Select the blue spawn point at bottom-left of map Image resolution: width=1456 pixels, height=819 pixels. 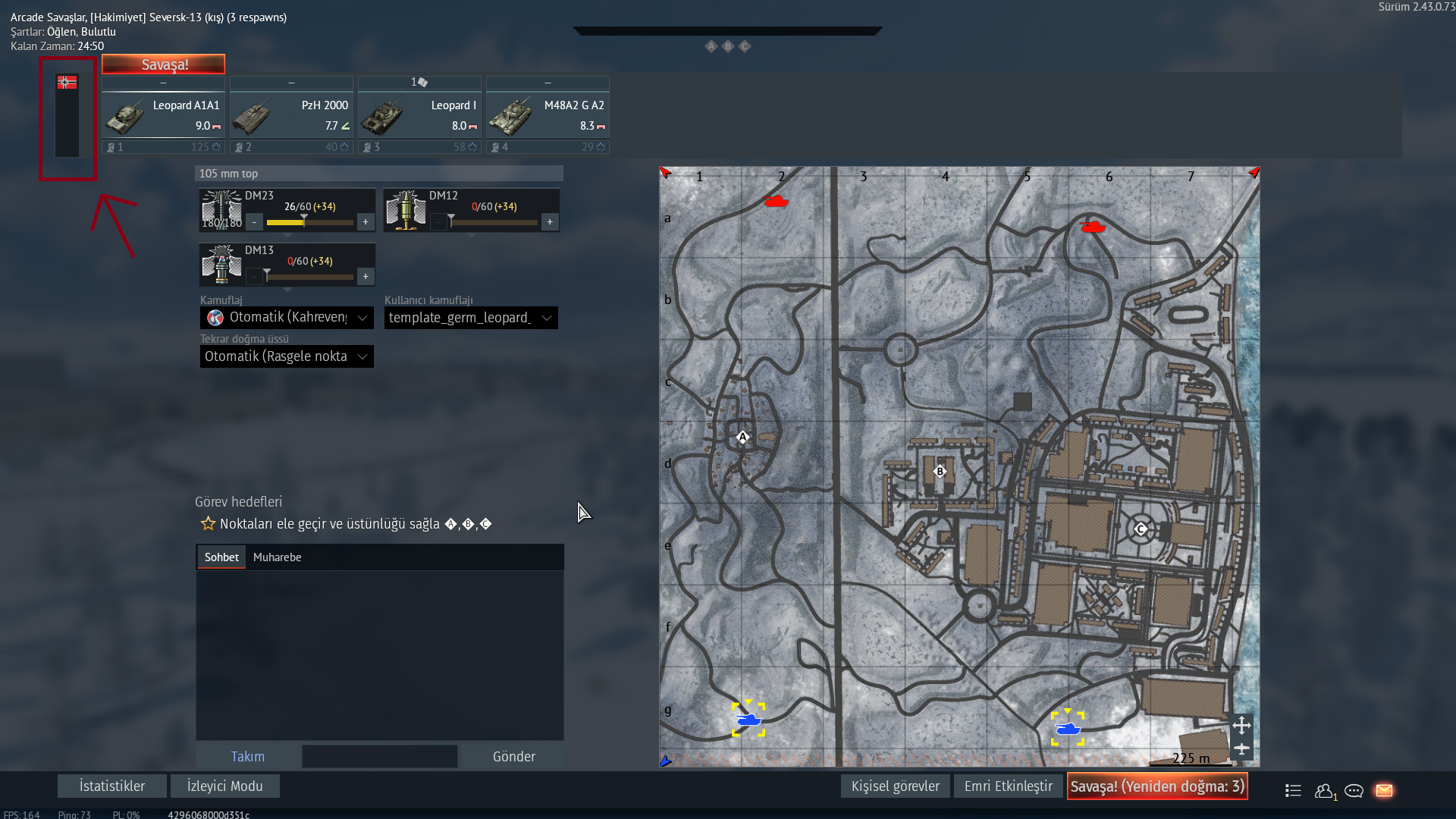tap(748, 720)
